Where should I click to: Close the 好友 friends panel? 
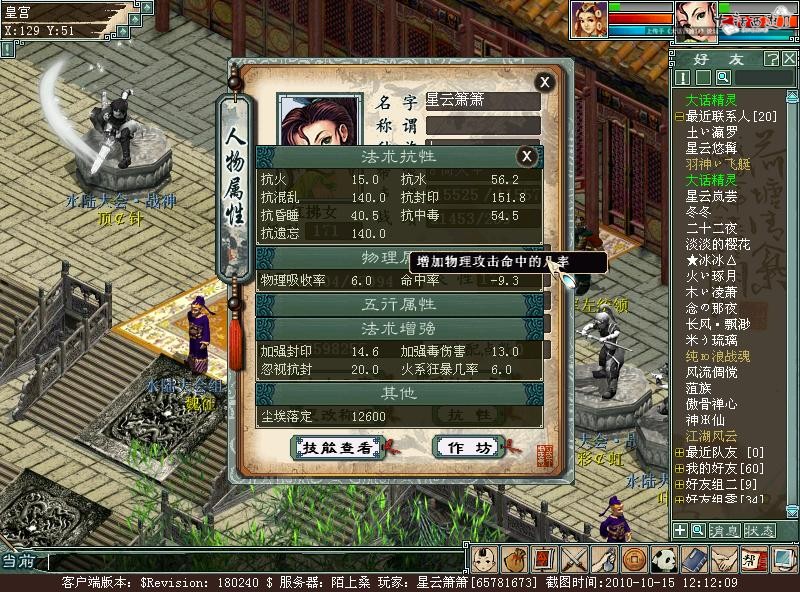pyautogui.click(x=789, y=59)
